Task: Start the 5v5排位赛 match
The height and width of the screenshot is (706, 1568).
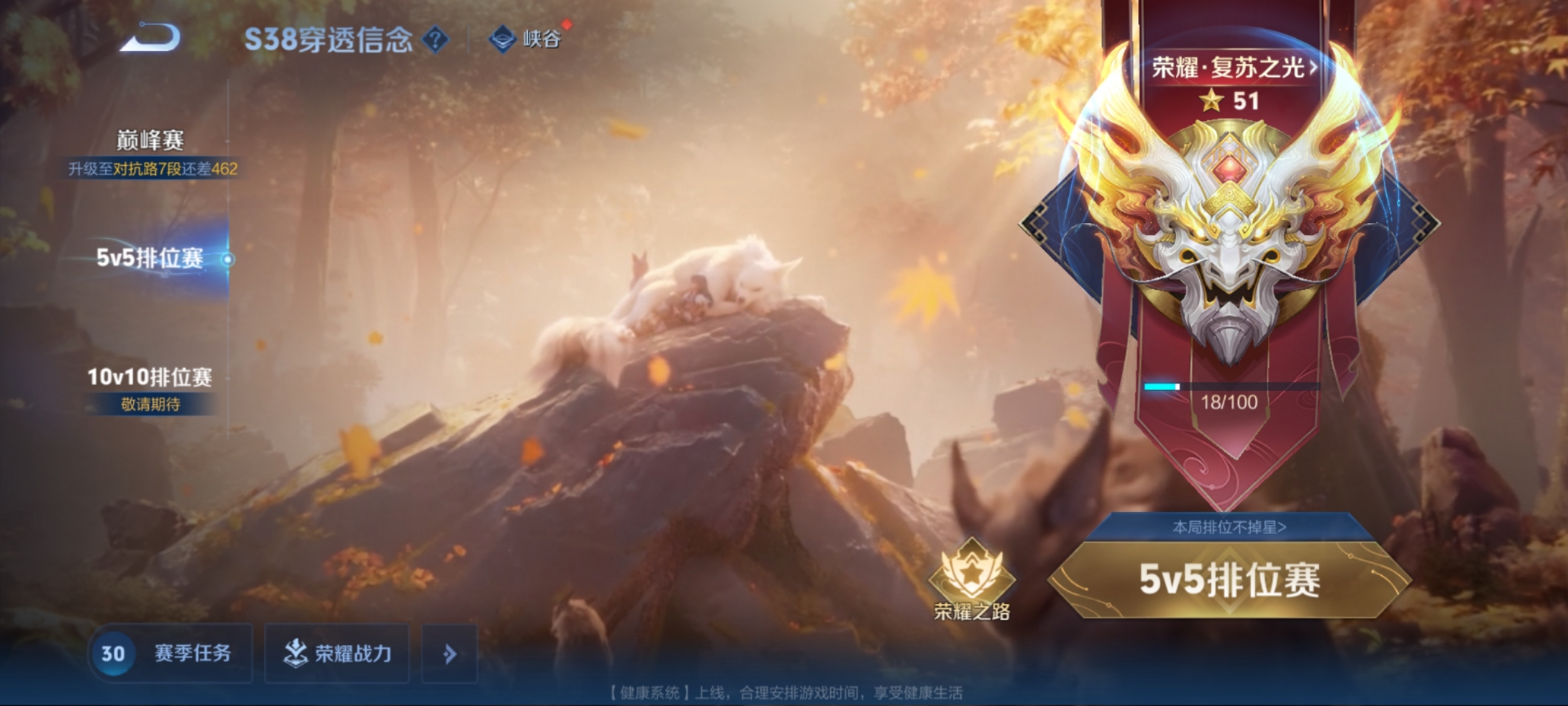Action: 1229,580
